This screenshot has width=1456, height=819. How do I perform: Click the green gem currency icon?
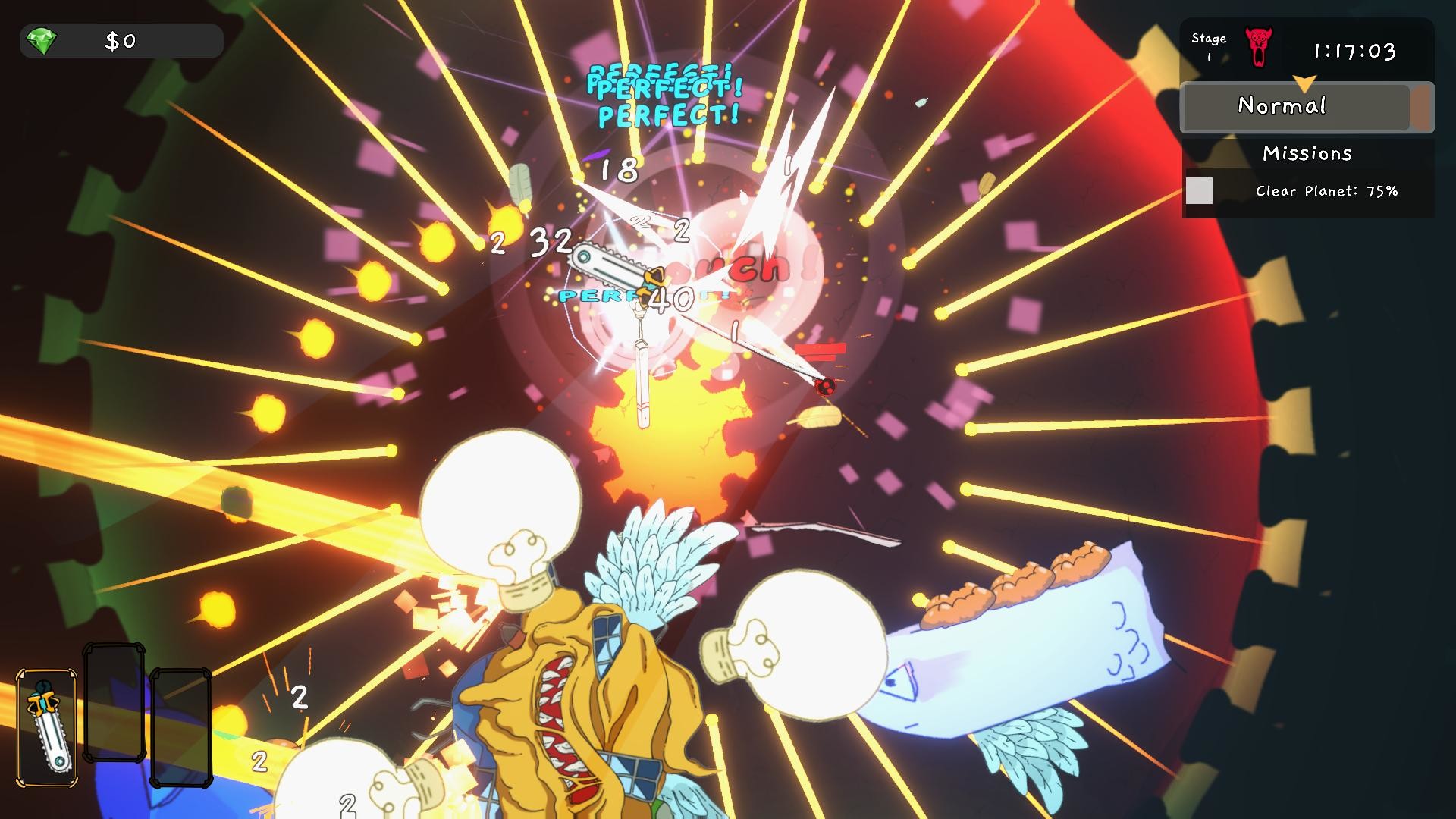(x=43, y=42)
